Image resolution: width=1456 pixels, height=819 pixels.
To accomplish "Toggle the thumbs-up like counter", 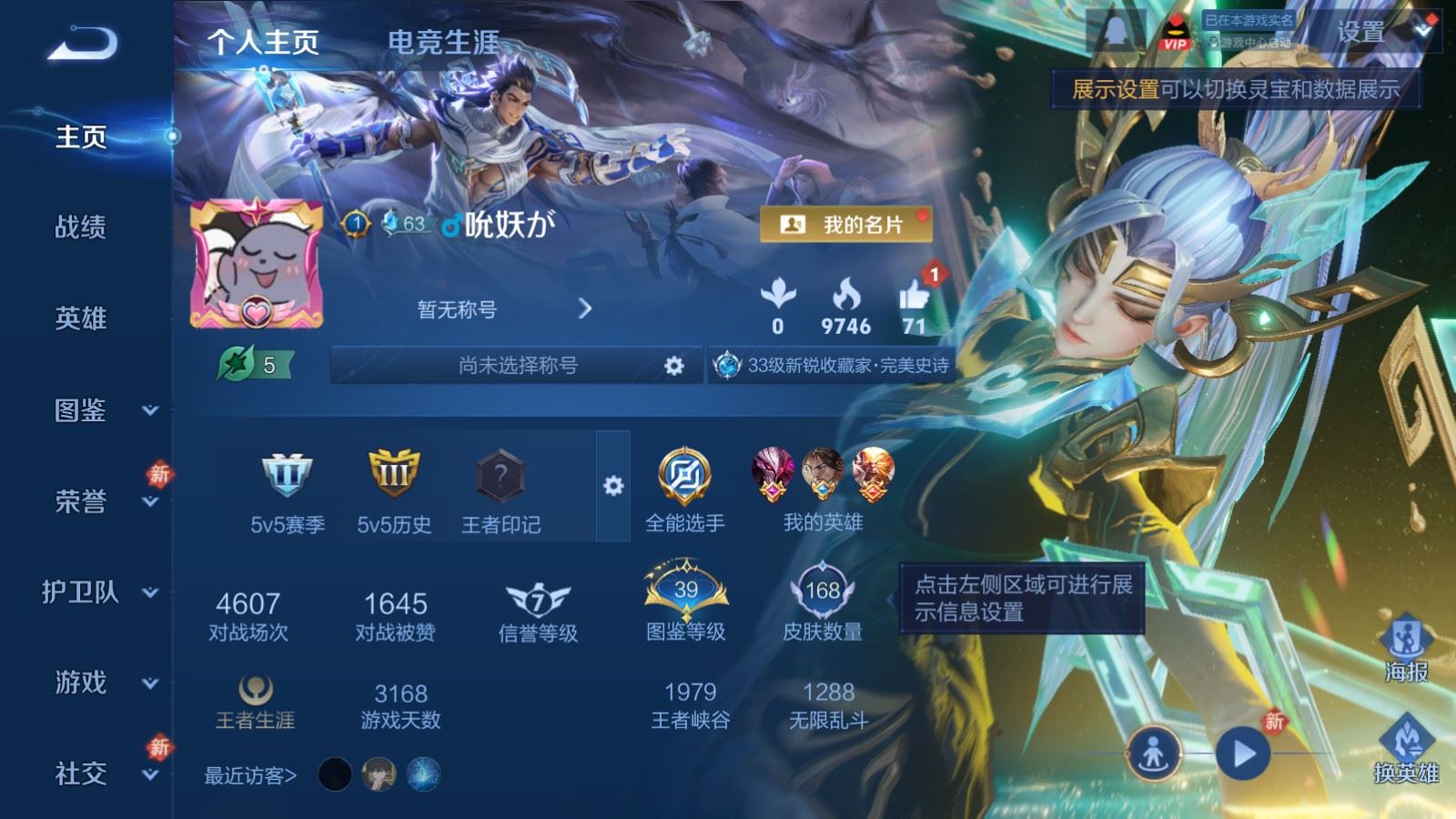I will pyautogui.click(x=915, y=300).
